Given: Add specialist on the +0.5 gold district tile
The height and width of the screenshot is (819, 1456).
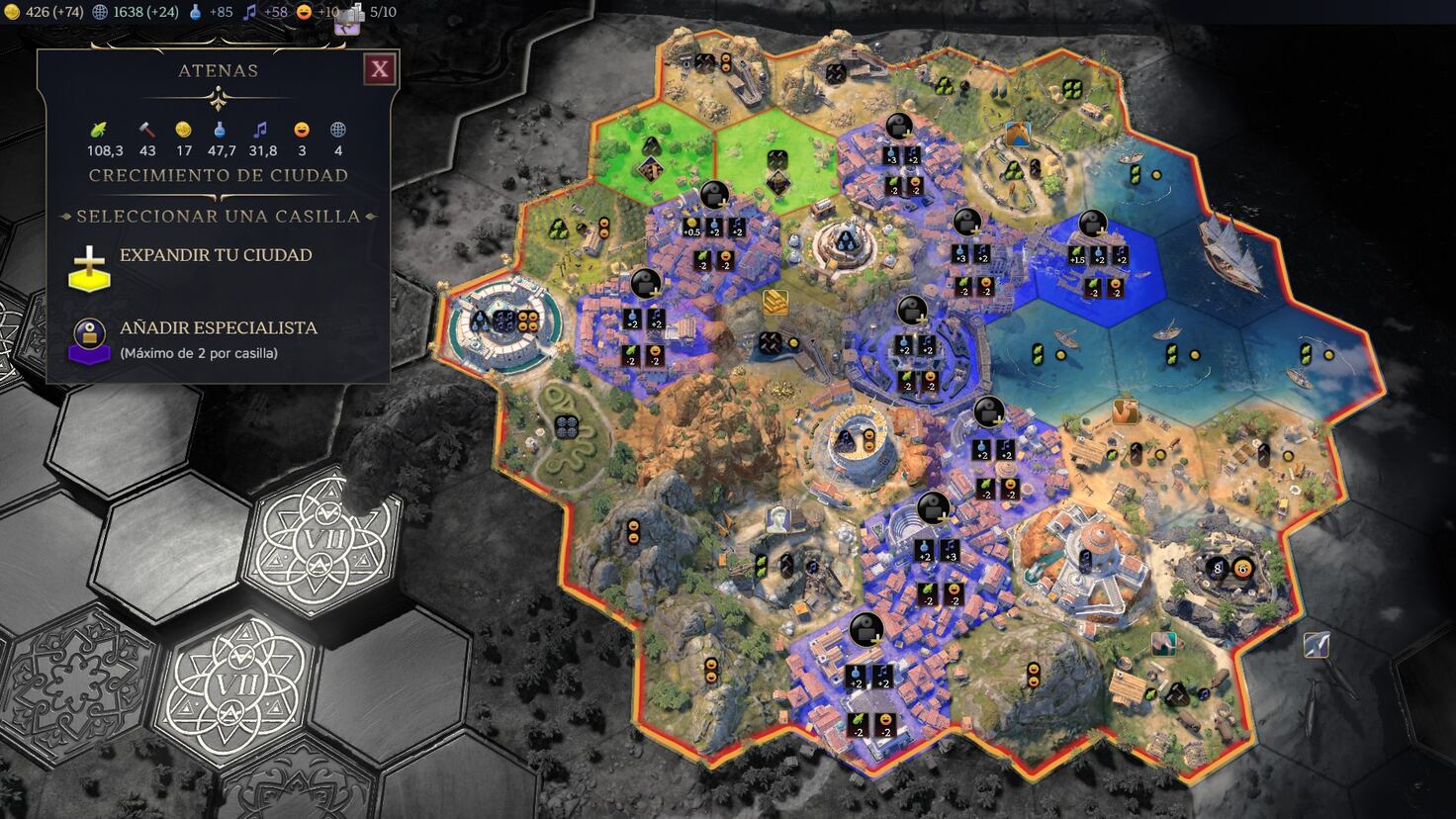Looking at the screenshot, I should pos(714,196).
